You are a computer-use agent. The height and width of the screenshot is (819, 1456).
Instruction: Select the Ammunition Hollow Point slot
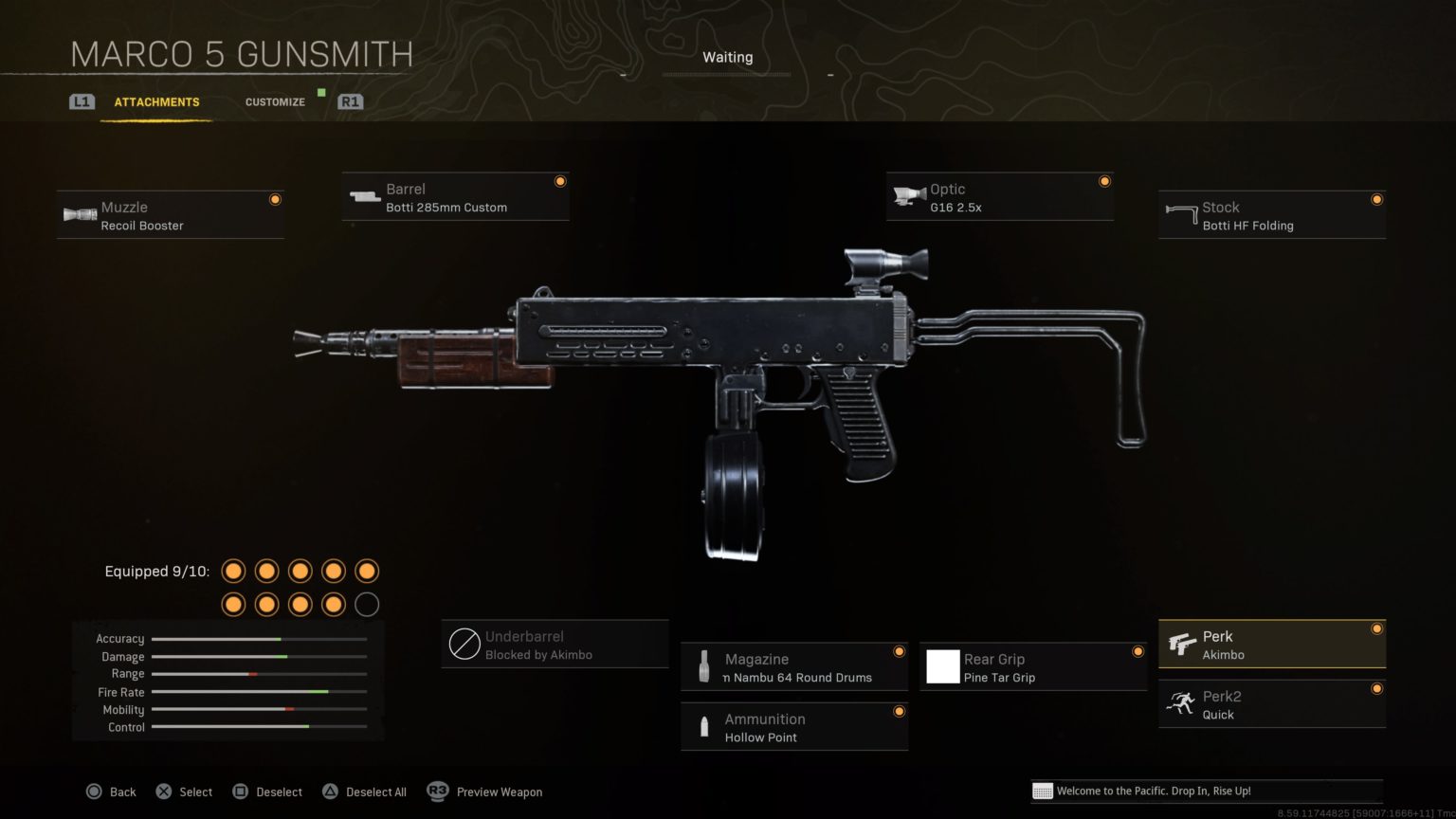[x=794, y=727]
